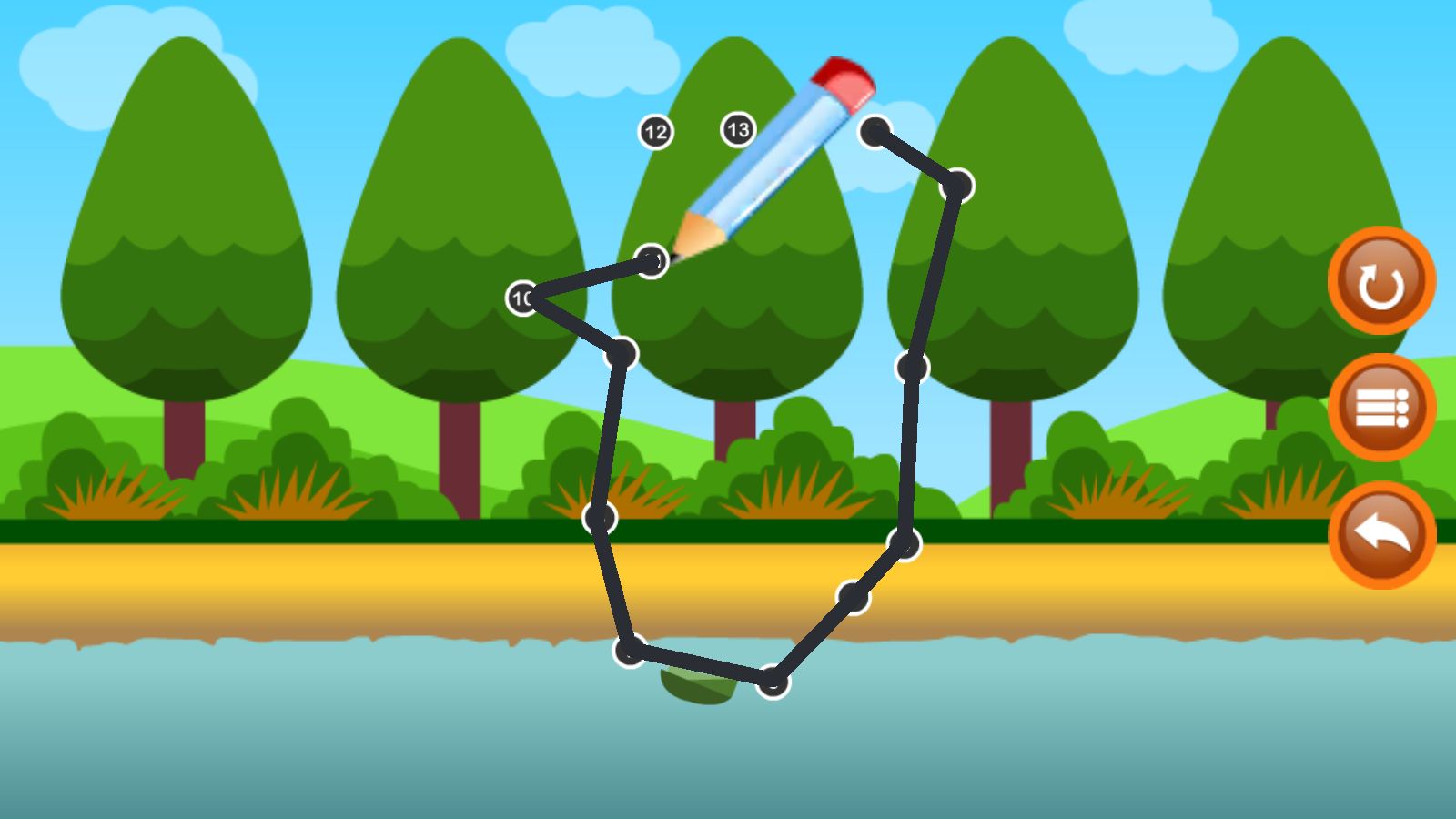This screenshot has width=1456, height=819.
Task: Open the level list menu button
Action: pyautogui.click(x=1380, y=408)
